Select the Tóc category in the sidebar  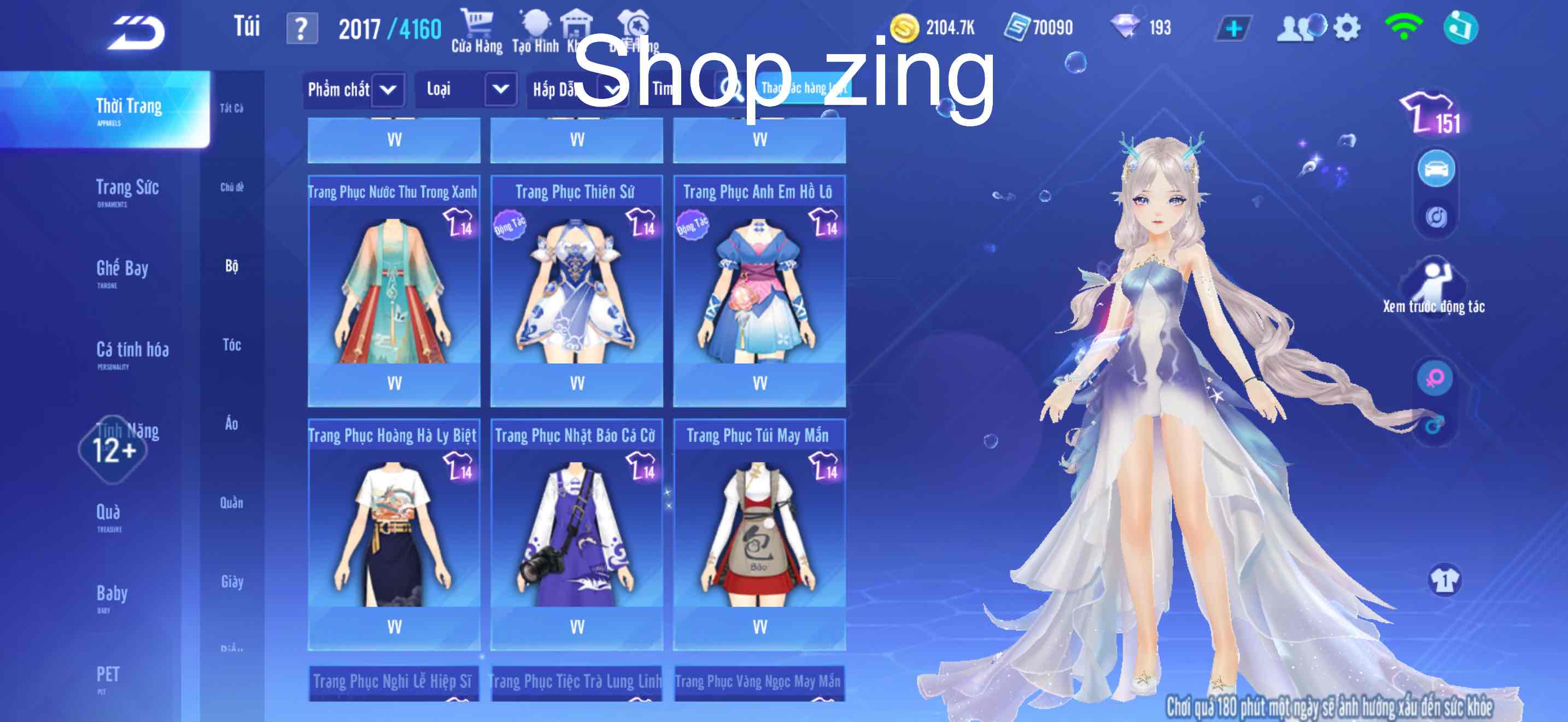tap(231, 345)
